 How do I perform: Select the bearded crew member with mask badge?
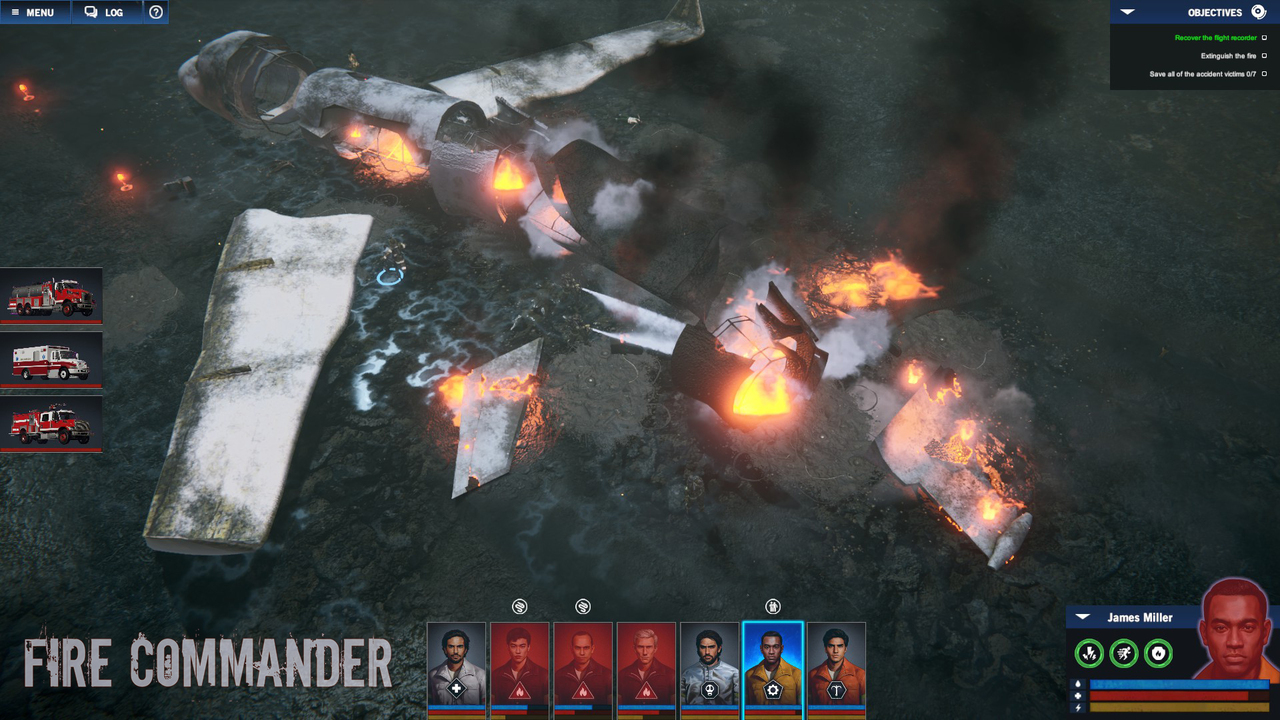pos(709,665)
